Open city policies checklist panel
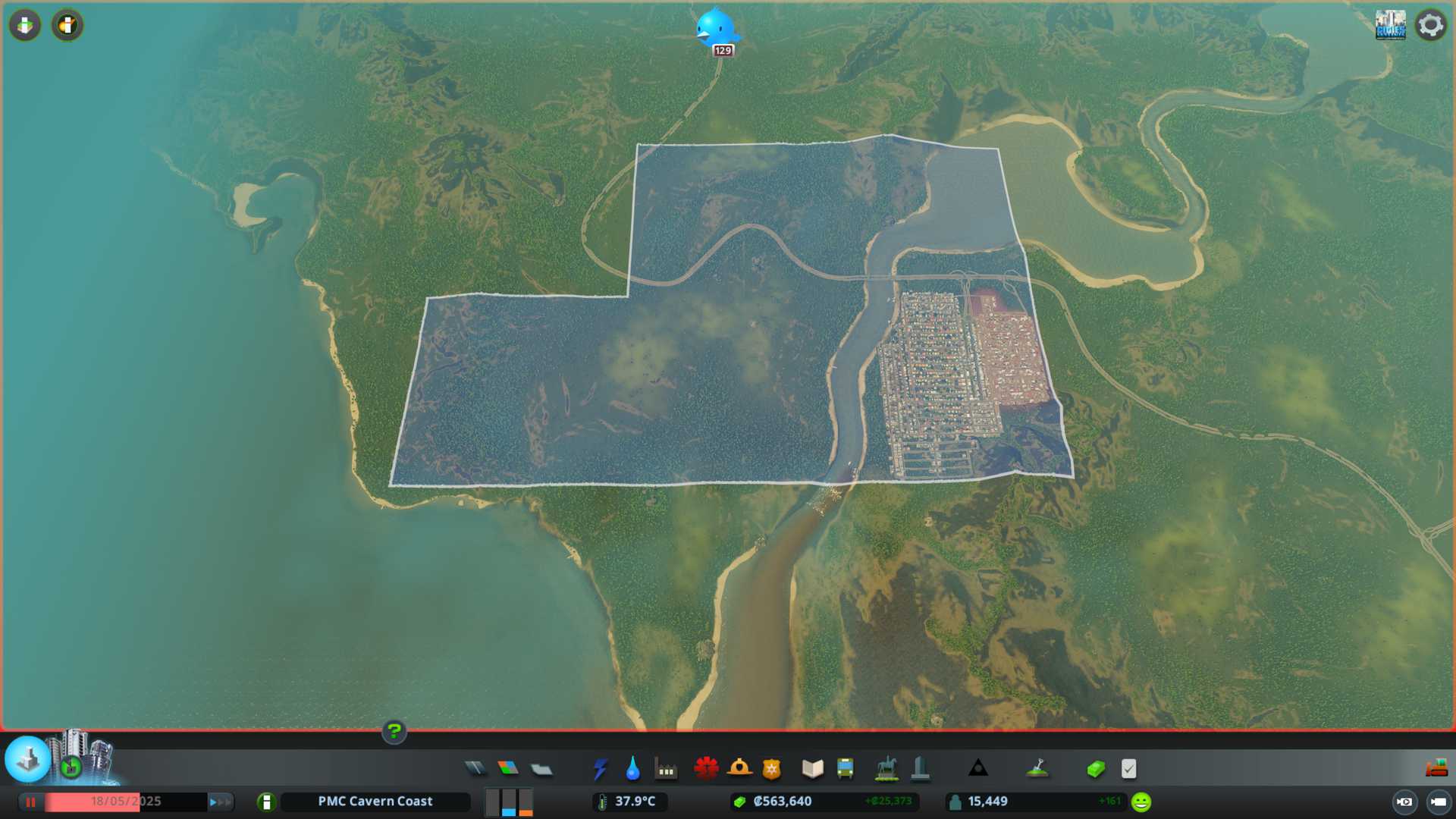 coord(1129,769)
